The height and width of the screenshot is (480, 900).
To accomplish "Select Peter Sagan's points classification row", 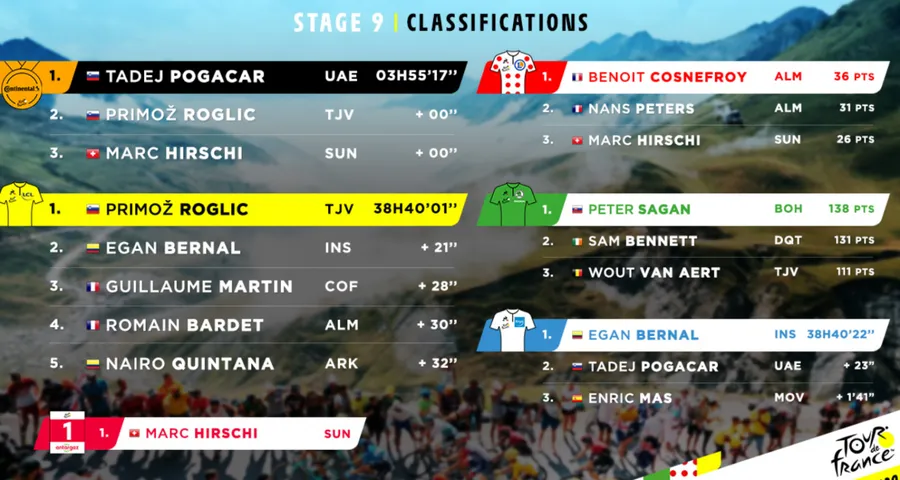I will pos(700,209).
